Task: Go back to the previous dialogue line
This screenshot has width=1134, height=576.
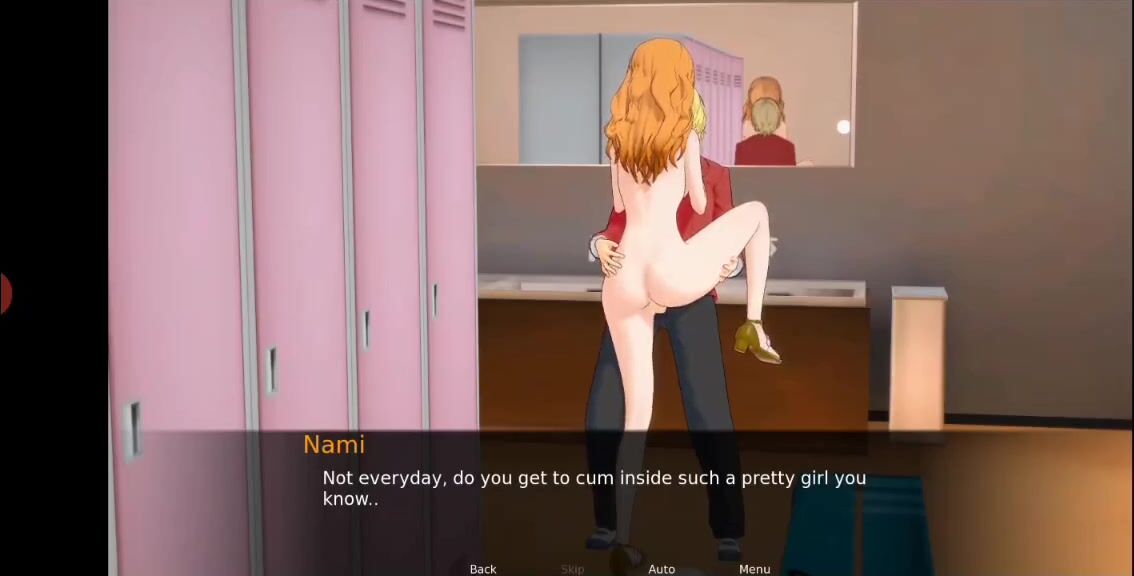Action: click(x=483, y=569)
